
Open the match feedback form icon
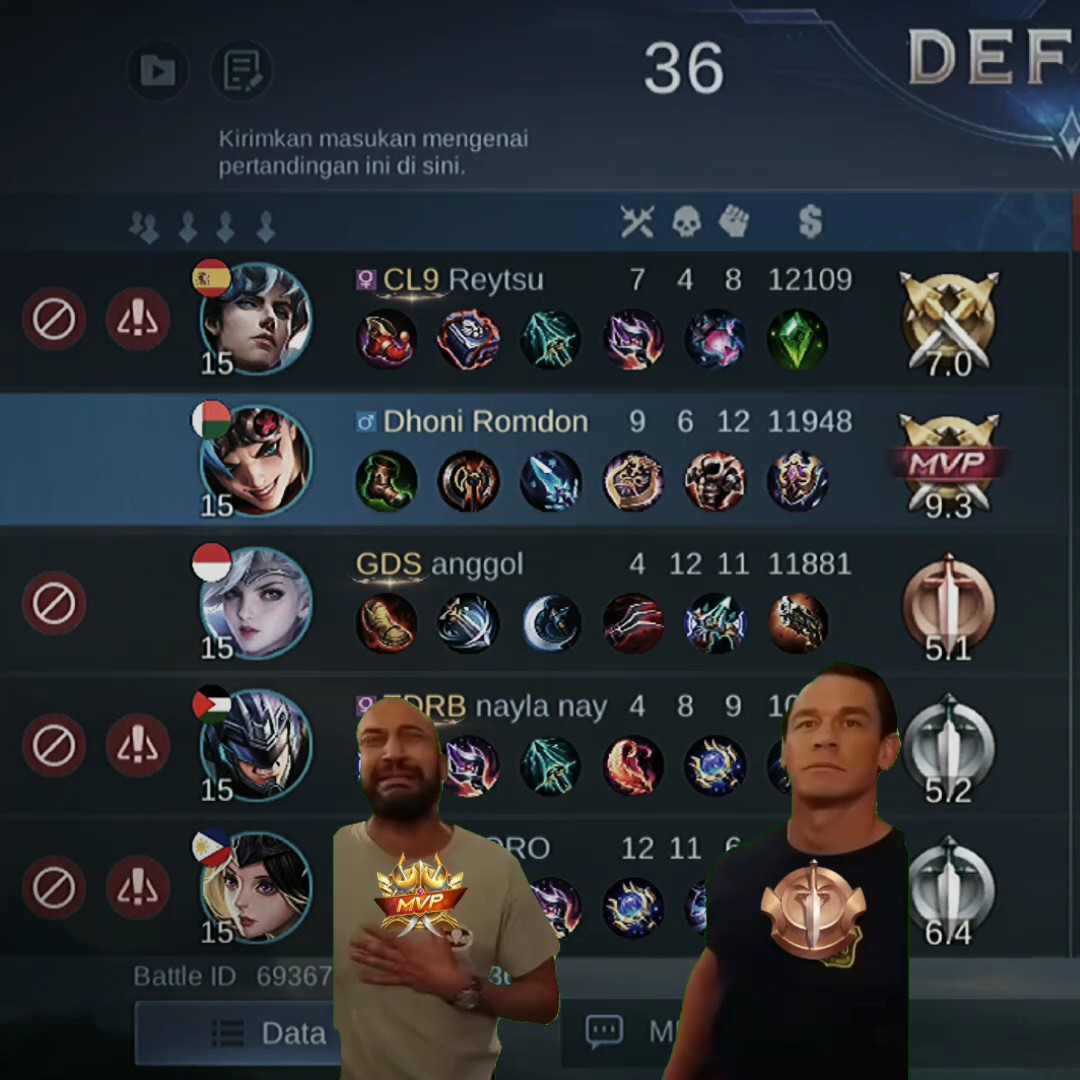[242, 70]
